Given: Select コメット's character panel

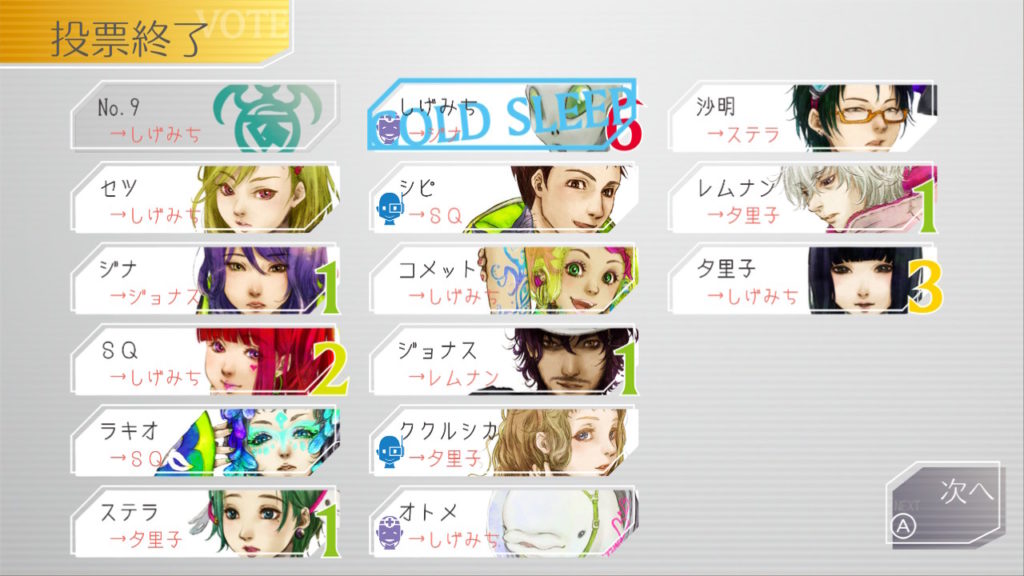Looking at the screenshot, I should pos(503,279).
